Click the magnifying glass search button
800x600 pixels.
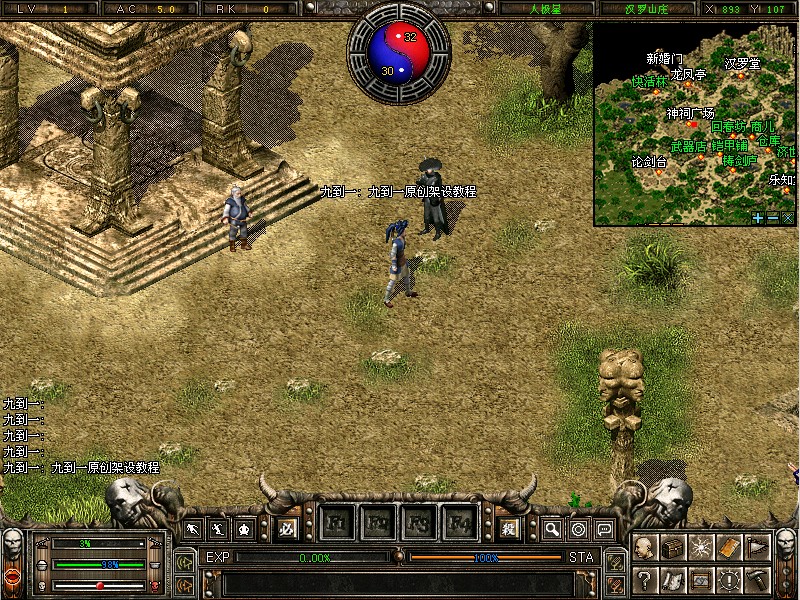(552, 528)
